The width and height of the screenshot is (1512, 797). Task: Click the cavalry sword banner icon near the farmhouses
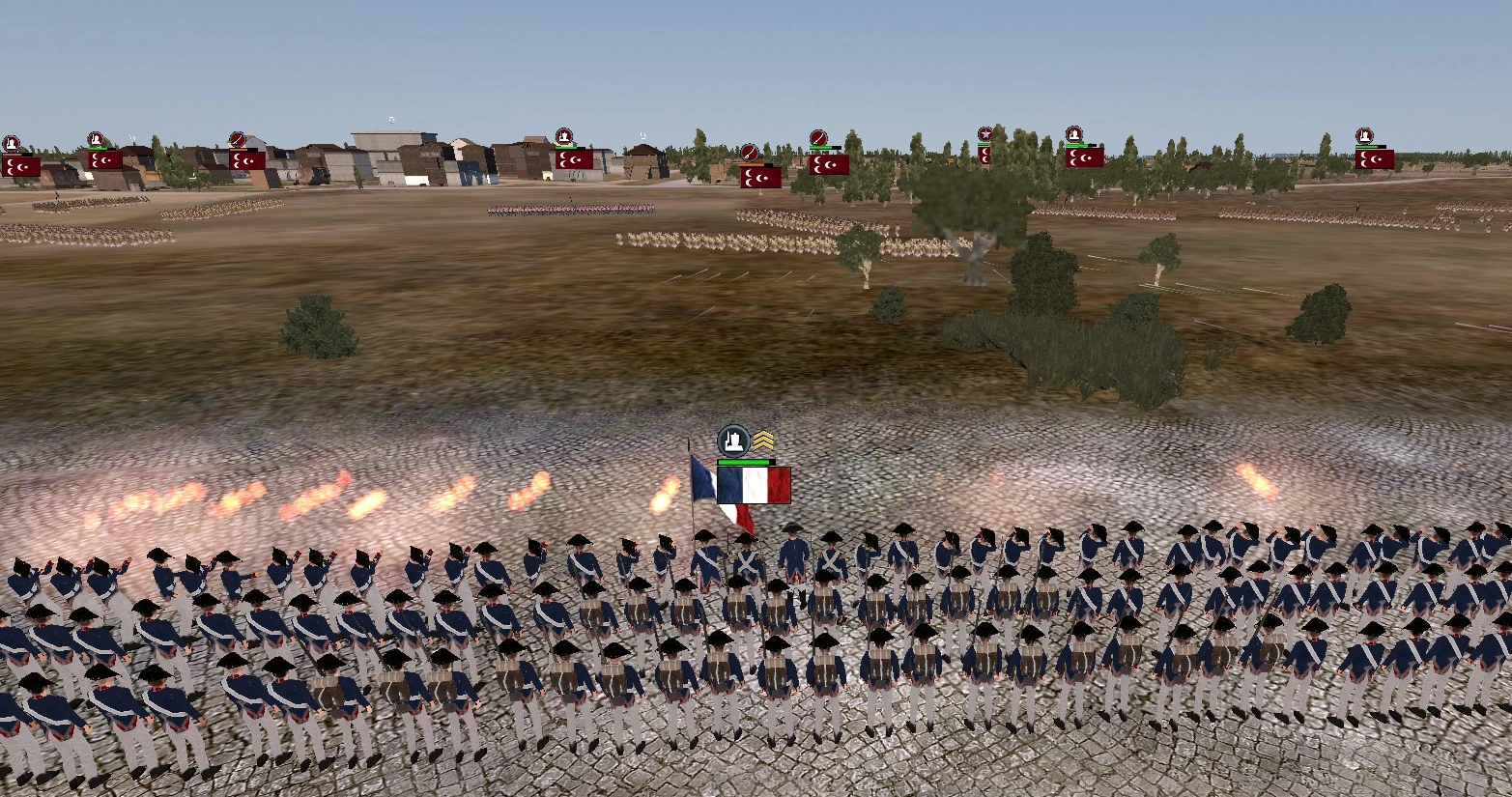(x=750, y=155)
